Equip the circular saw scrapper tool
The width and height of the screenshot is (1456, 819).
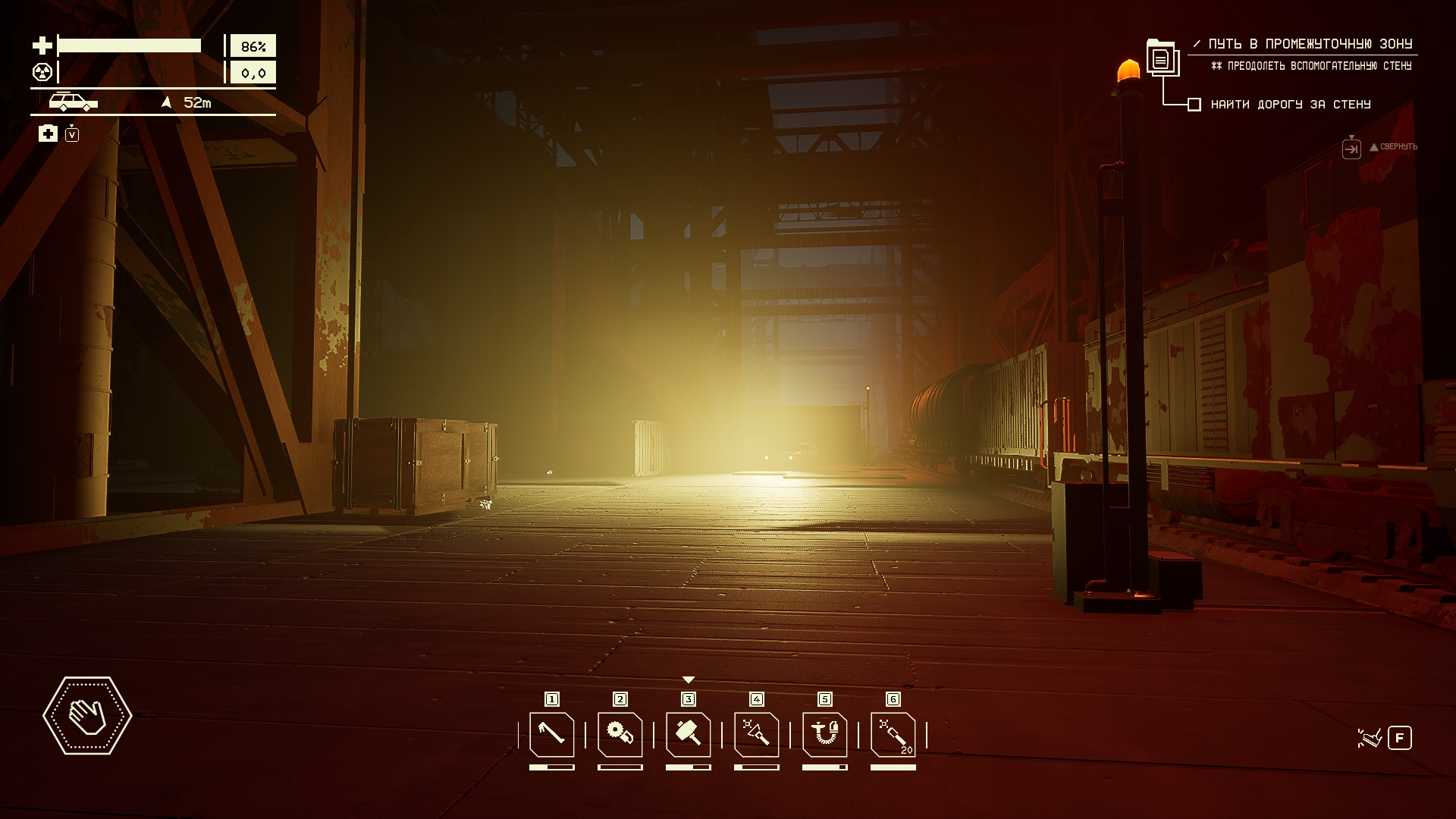(620, 734)
